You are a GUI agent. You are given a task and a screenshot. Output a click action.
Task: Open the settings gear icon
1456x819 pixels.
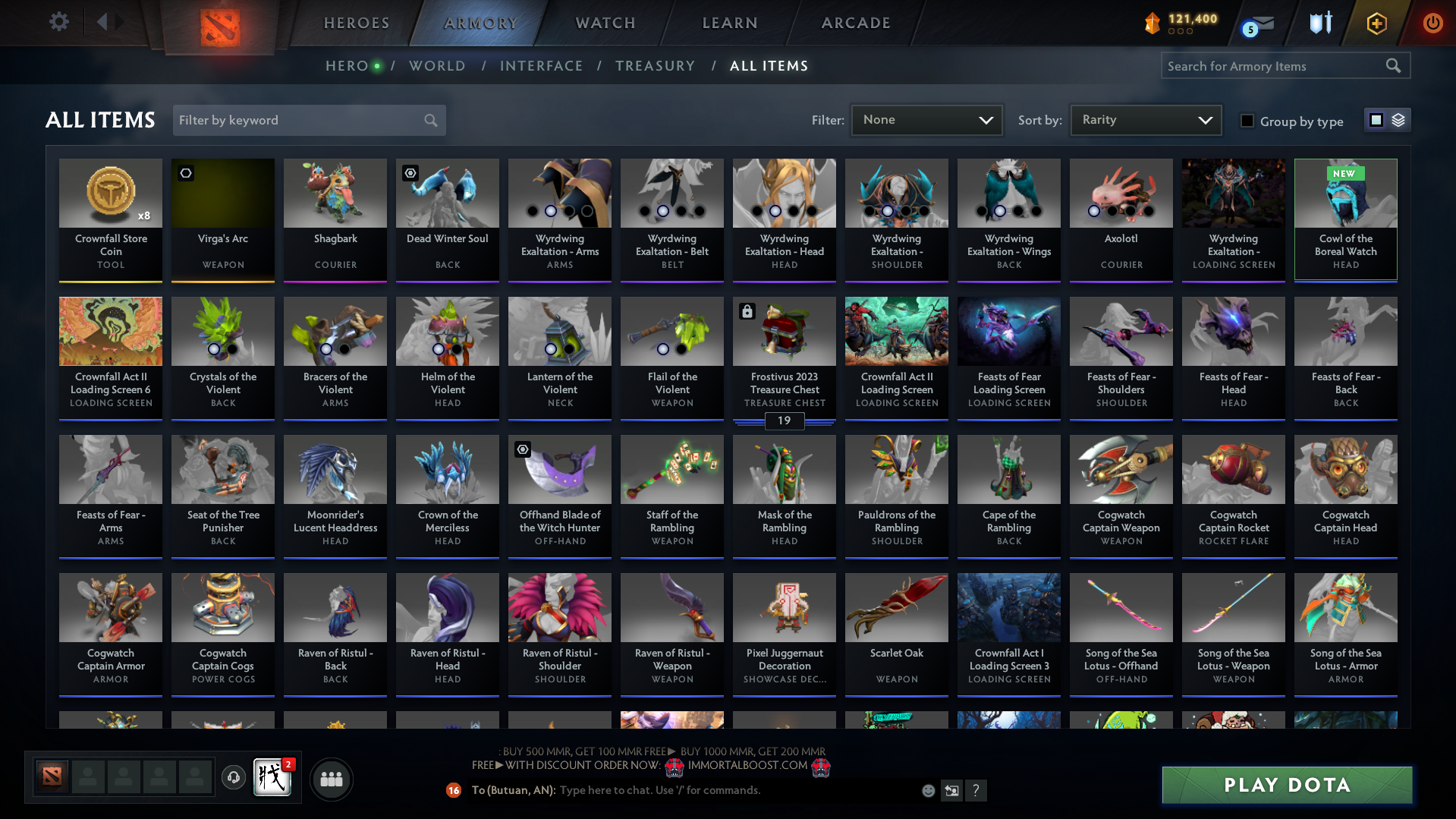[x=59, y=21]
